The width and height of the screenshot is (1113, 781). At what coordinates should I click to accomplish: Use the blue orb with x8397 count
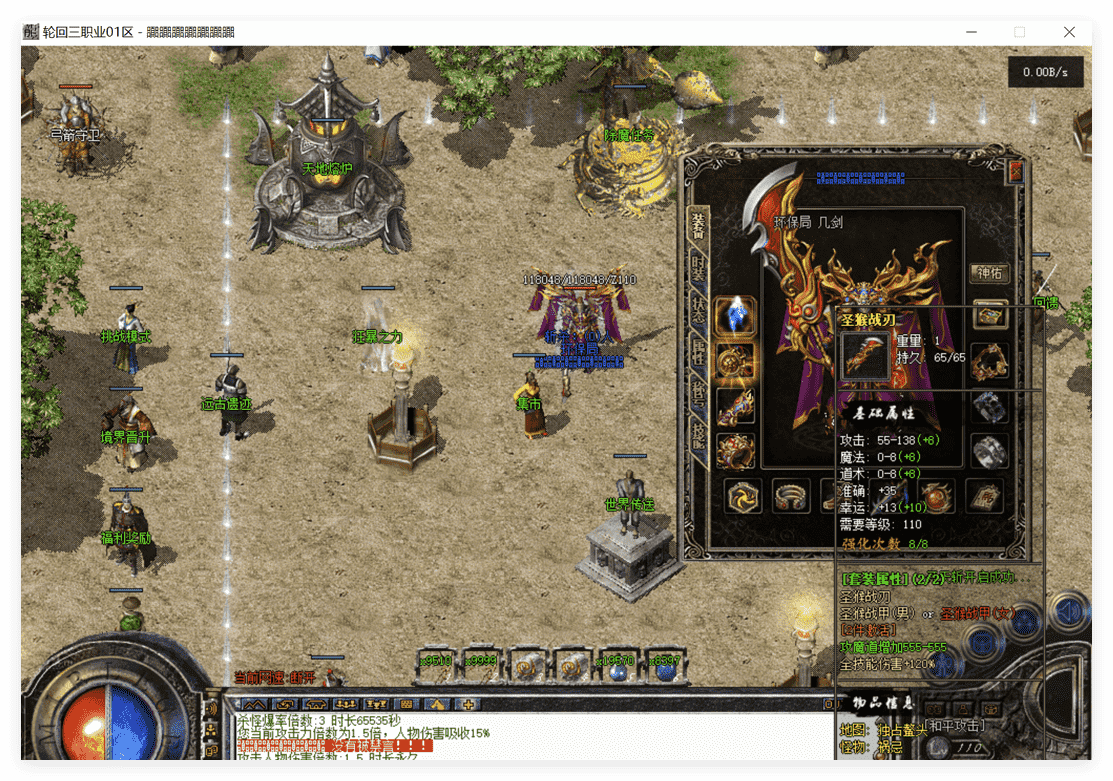click(x=663, y=668)
